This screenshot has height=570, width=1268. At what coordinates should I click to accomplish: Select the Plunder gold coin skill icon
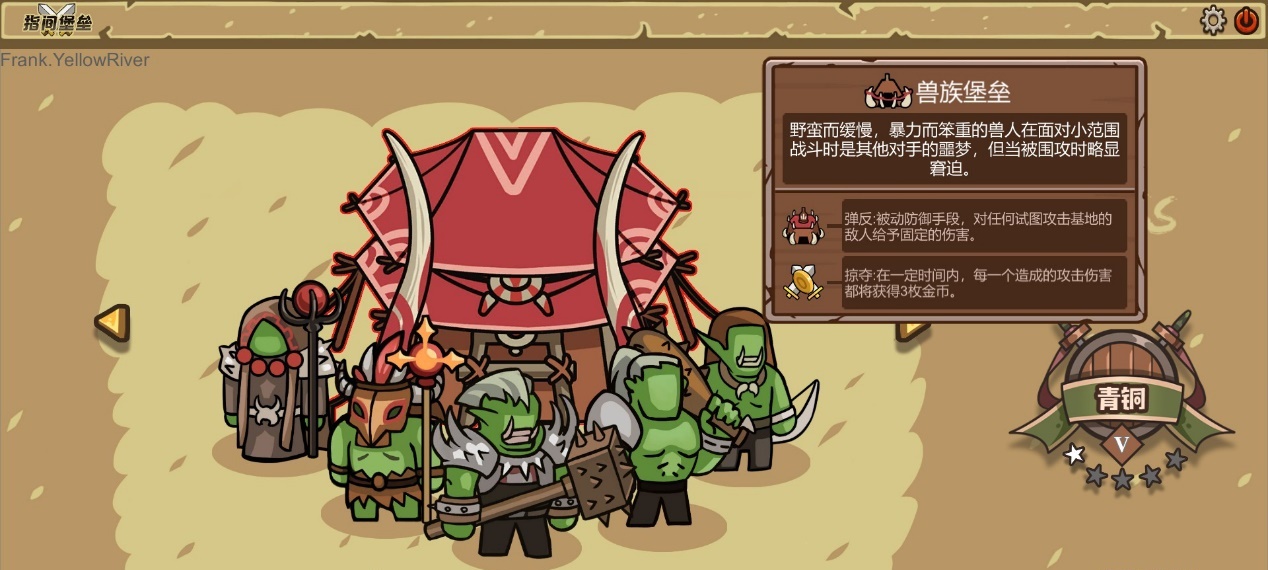(802, 283)
